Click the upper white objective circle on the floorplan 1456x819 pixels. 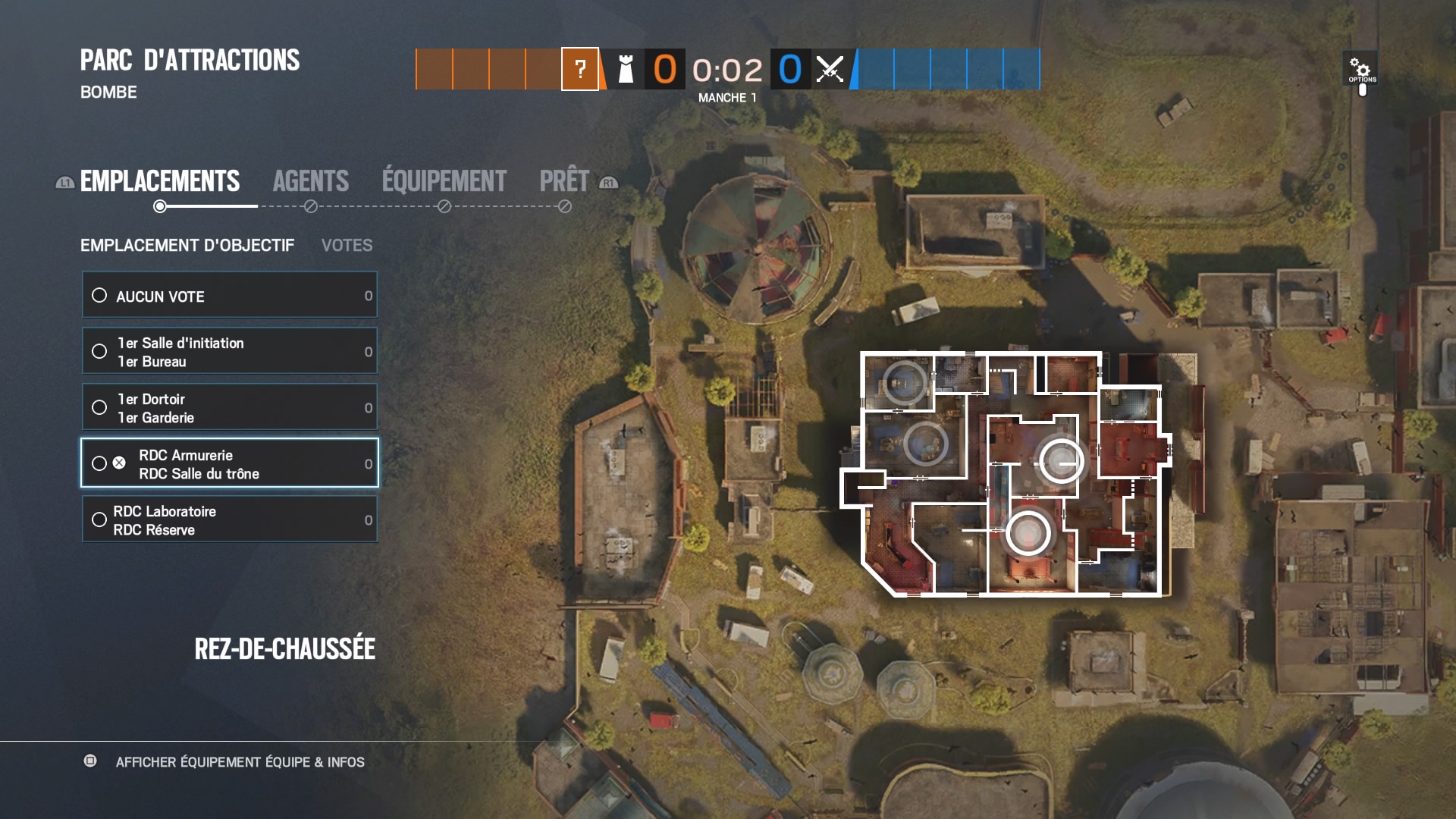click(1061, 460)
